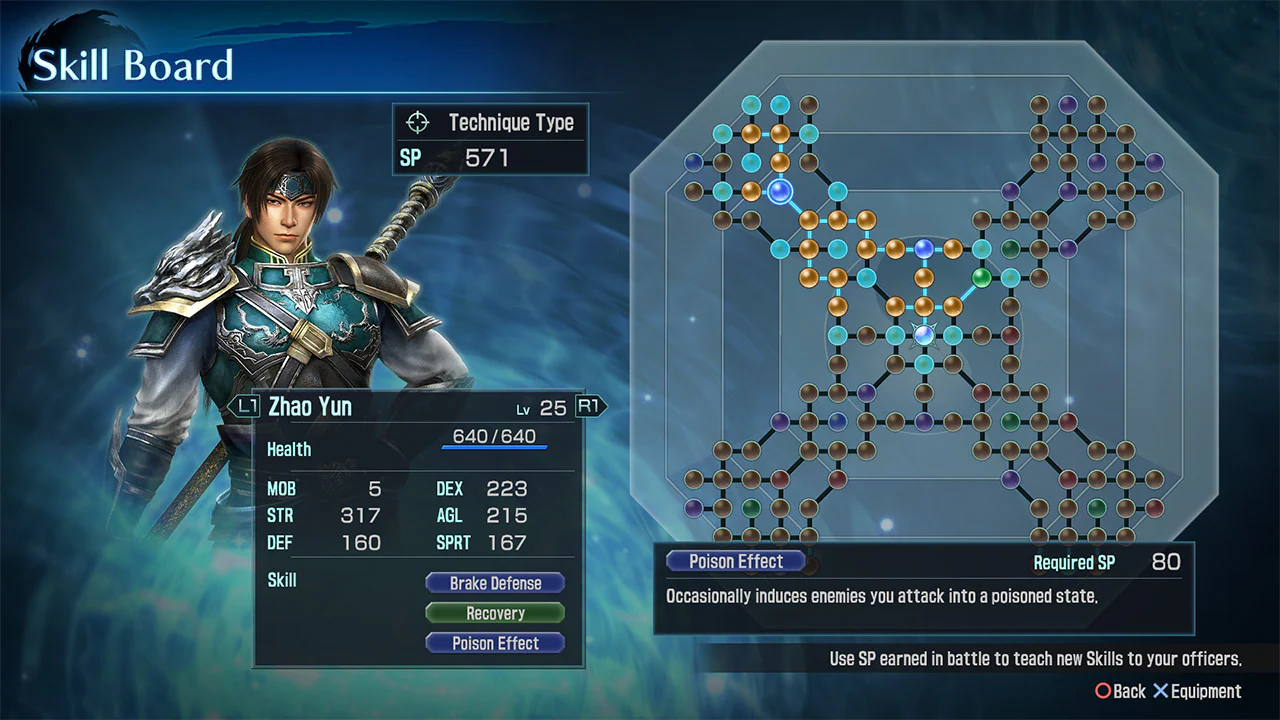
Task: Click the Circle icon next to Back
Action: pos(1101,691)
